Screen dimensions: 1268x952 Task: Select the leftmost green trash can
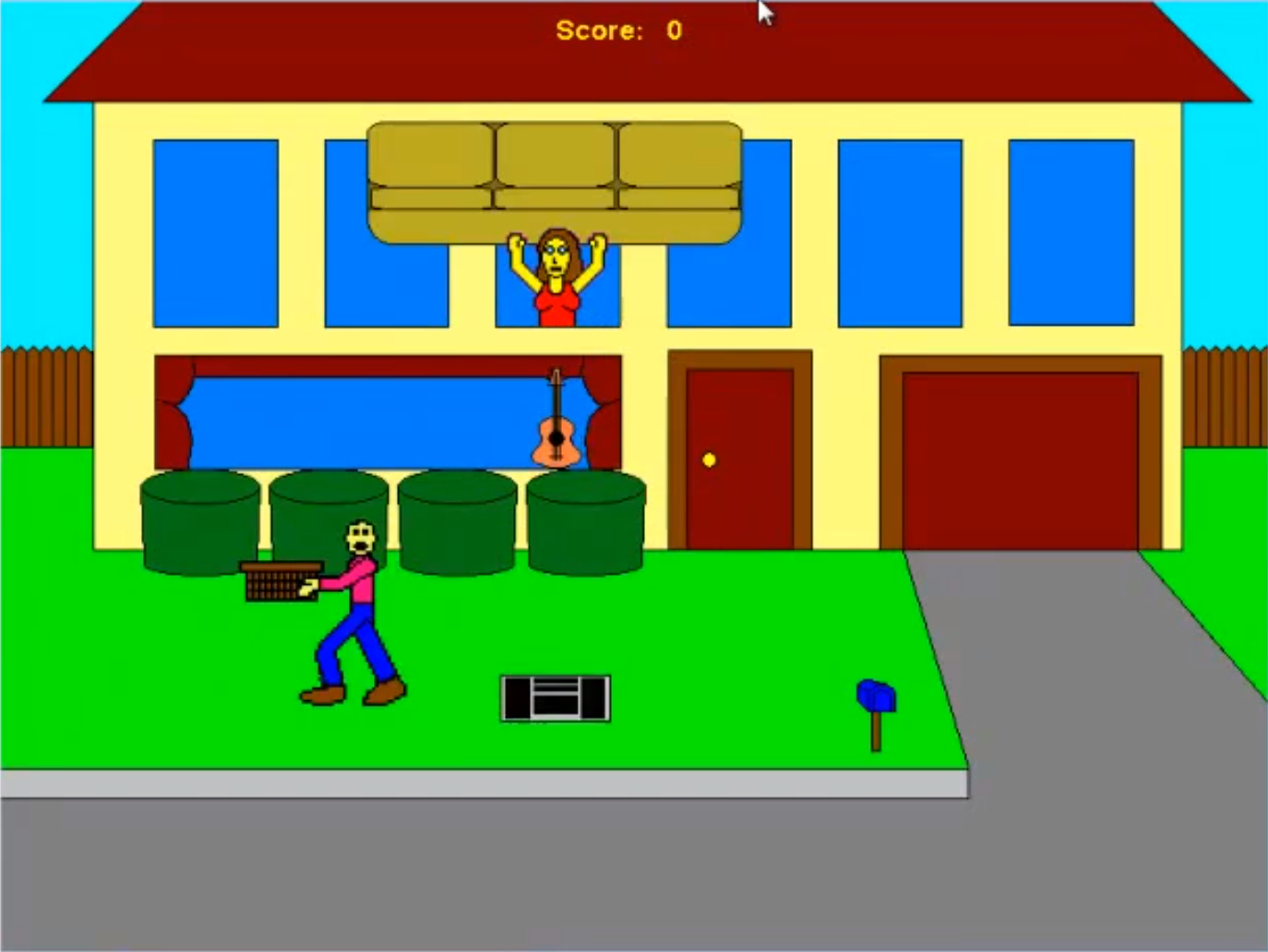coord(198,521)
